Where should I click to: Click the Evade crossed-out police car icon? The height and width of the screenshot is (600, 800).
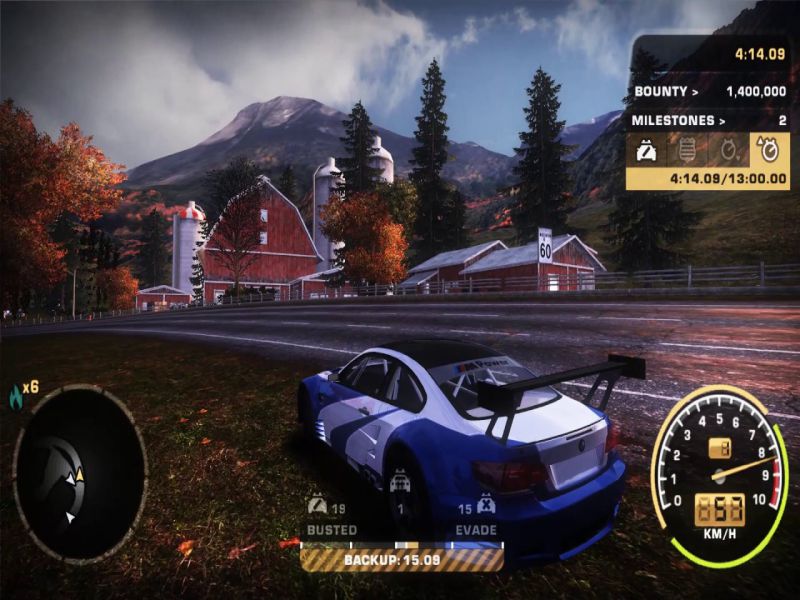[x=487, y=504]
